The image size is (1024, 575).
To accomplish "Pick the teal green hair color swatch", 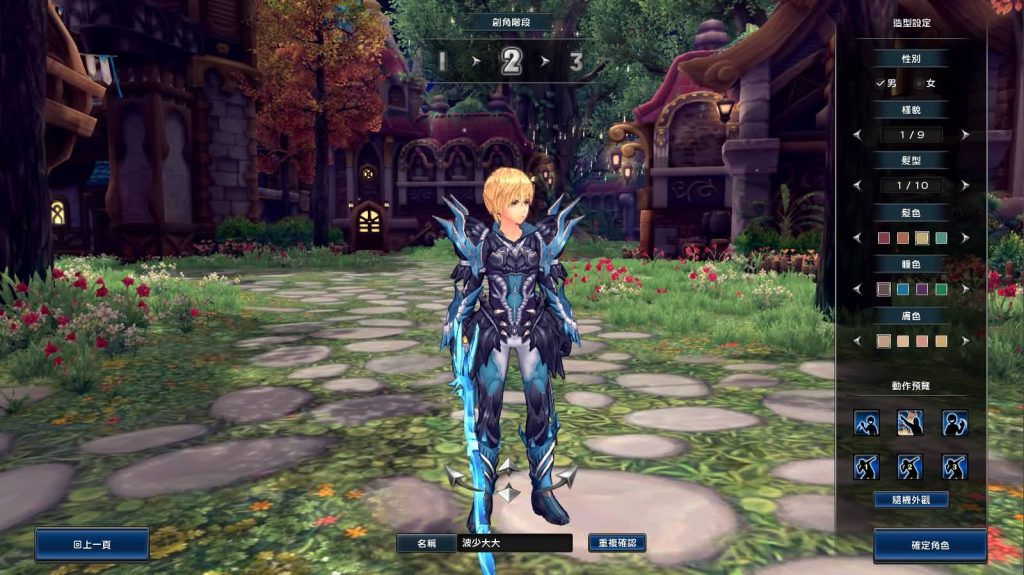I will (940, 238).
